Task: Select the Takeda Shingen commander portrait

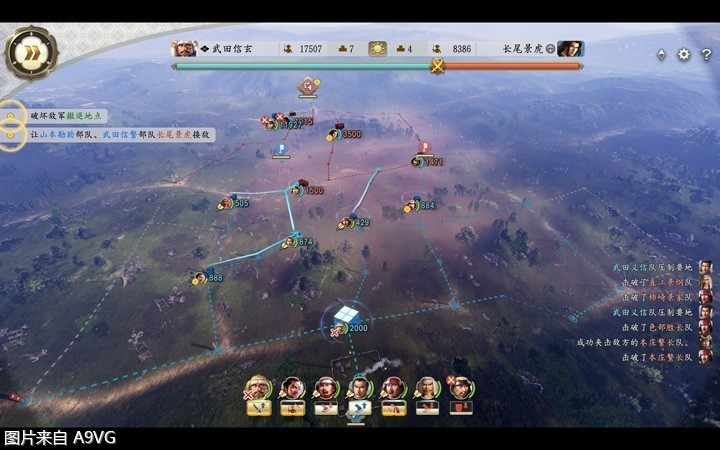Action: pos(185,48)
